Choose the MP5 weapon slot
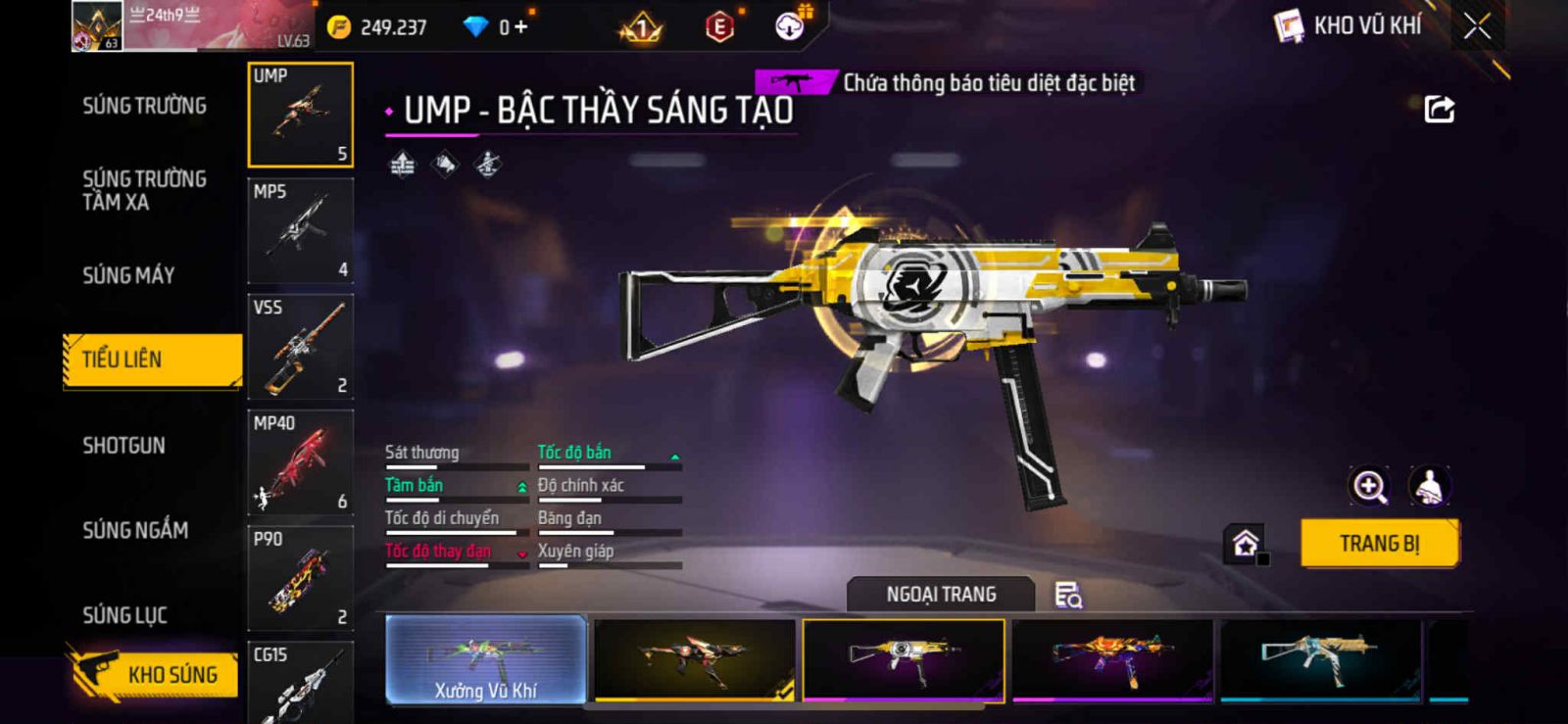Image resolution: width=1568 pixels, height=724 pixels. 300,231
